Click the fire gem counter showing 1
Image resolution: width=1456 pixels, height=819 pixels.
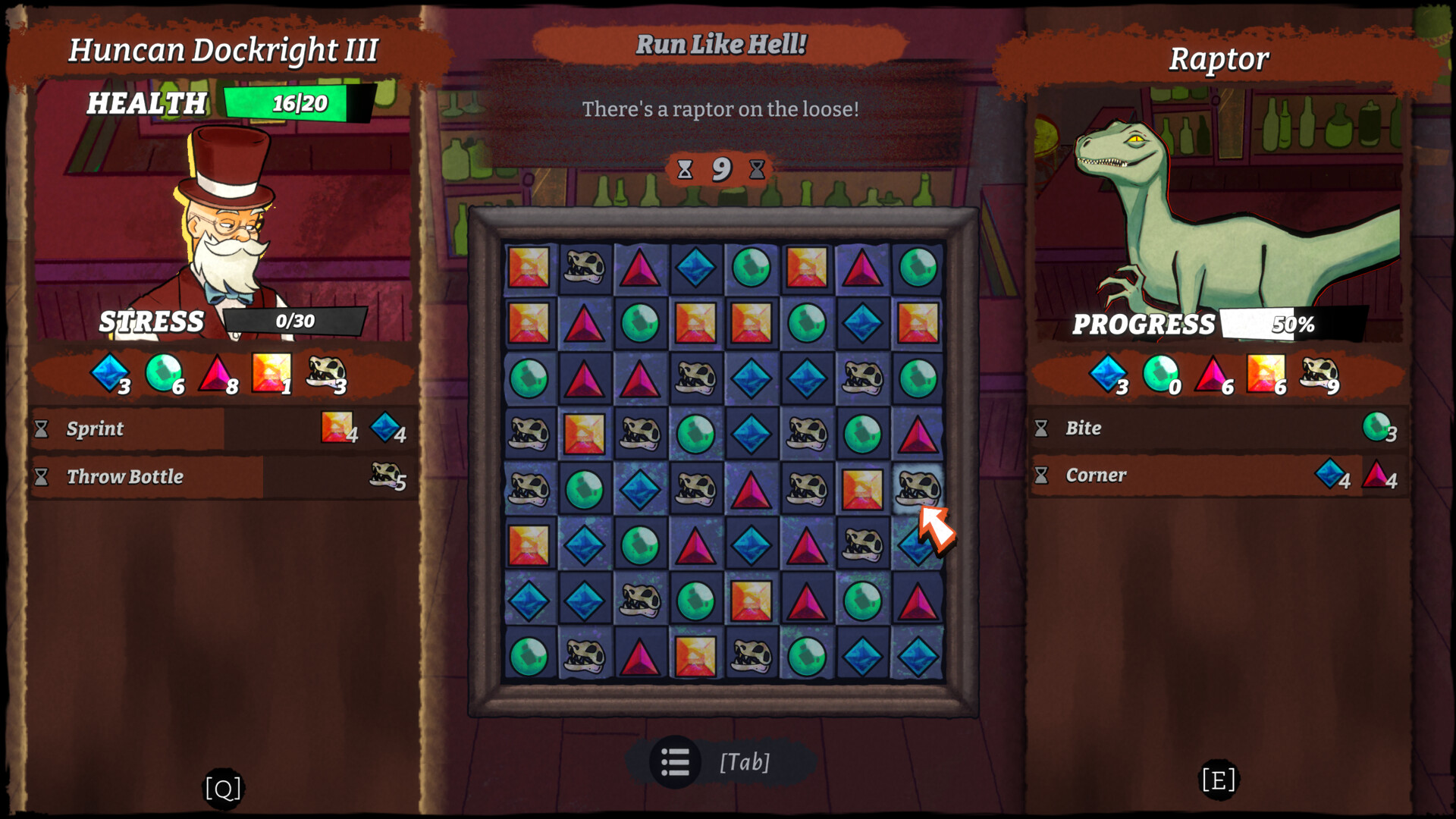[x=271, y=372]
